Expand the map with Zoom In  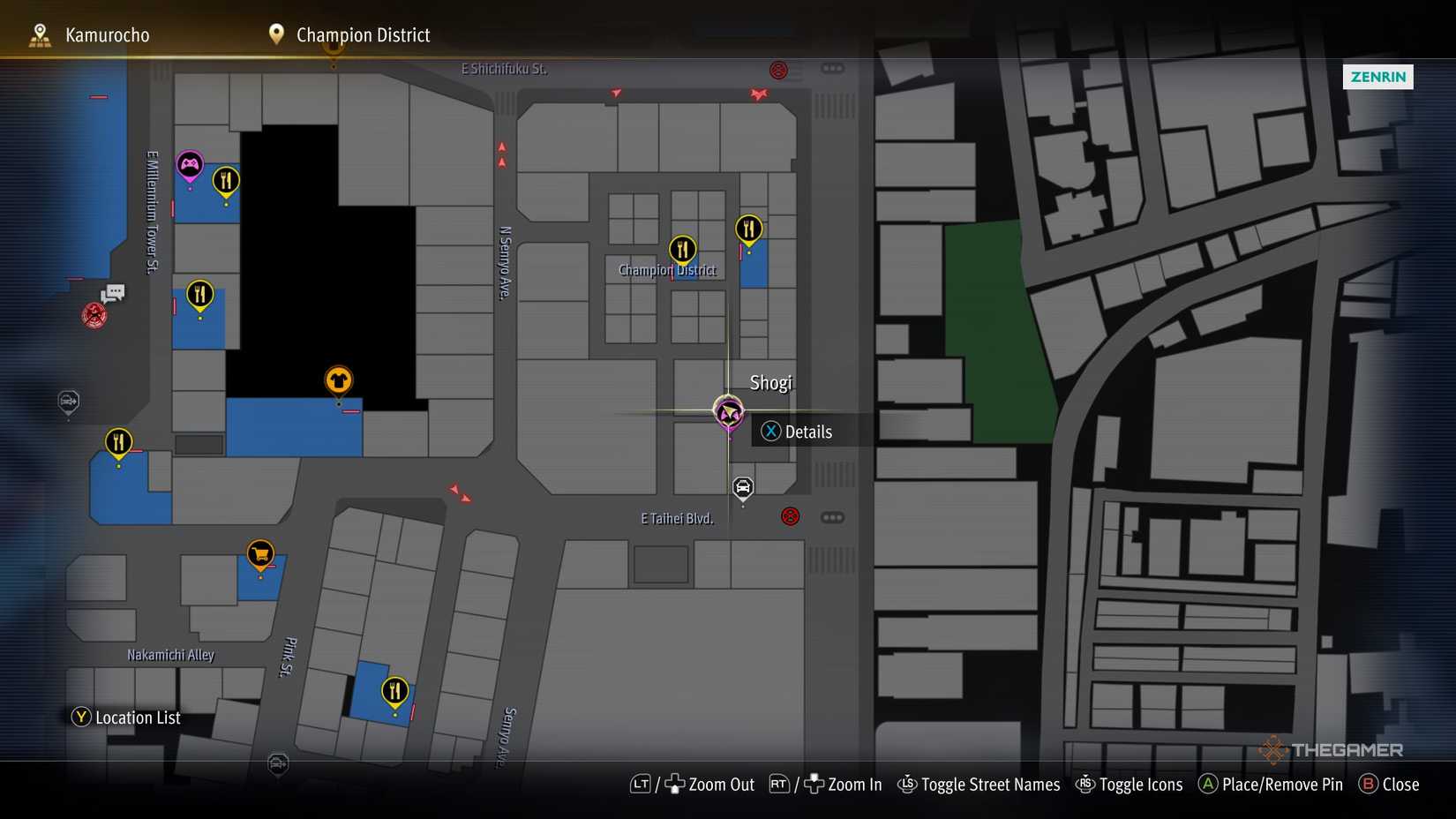[x=841, y=784]
